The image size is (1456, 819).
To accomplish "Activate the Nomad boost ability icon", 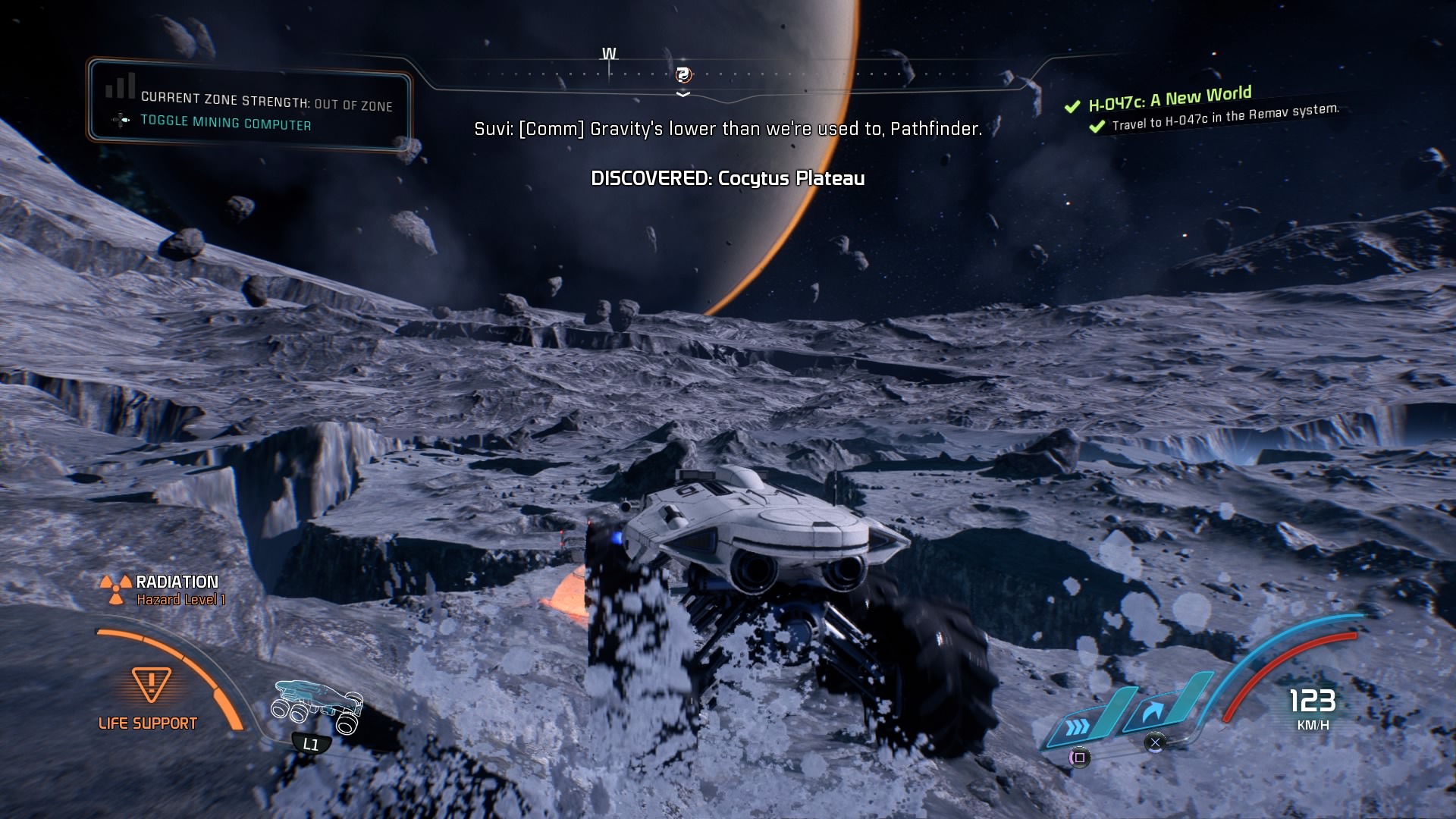I will pyautogui.click(x=1078, y=726).
